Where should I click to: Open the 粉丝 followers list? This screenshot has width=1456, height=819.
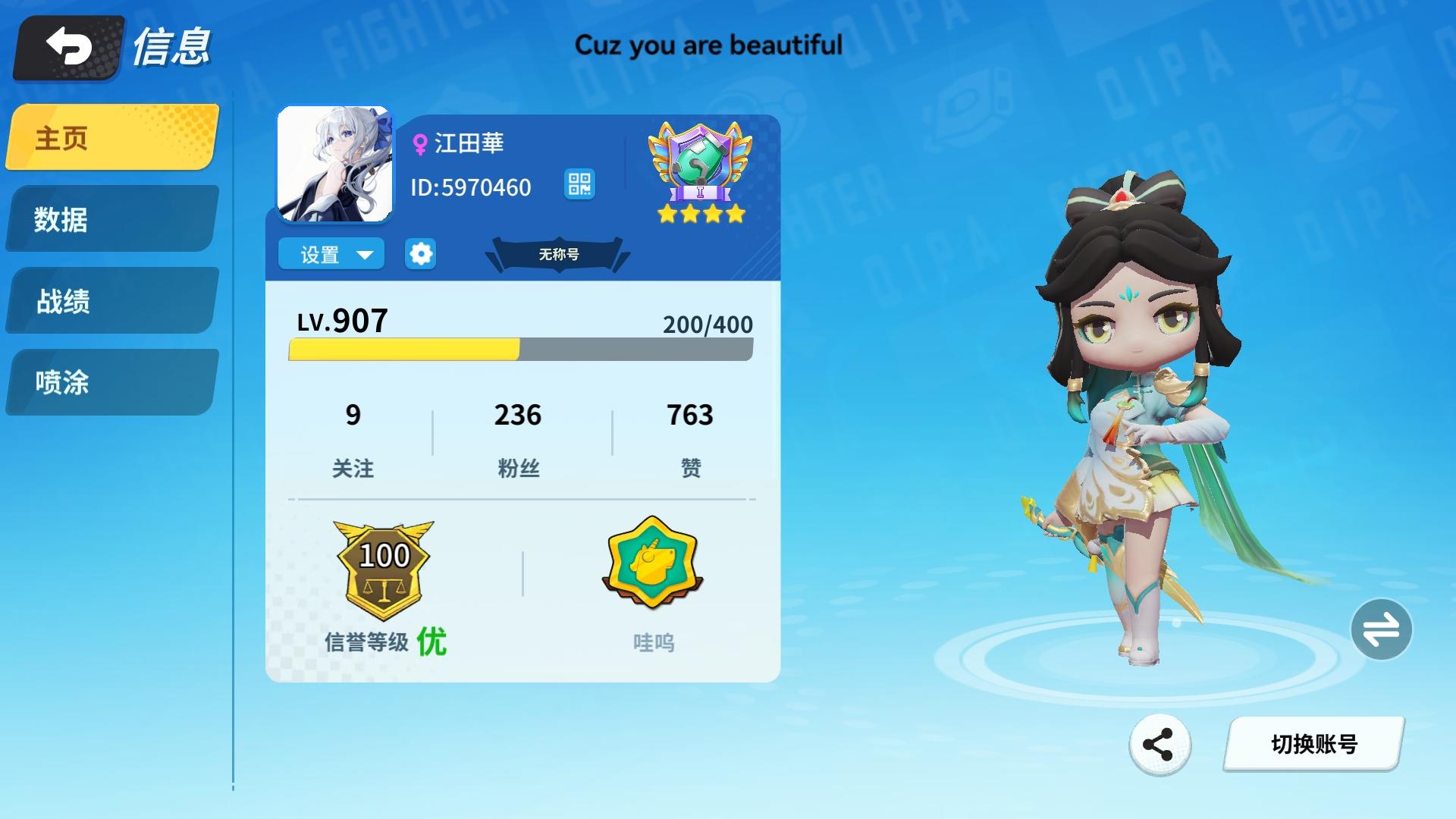[519, 436]
